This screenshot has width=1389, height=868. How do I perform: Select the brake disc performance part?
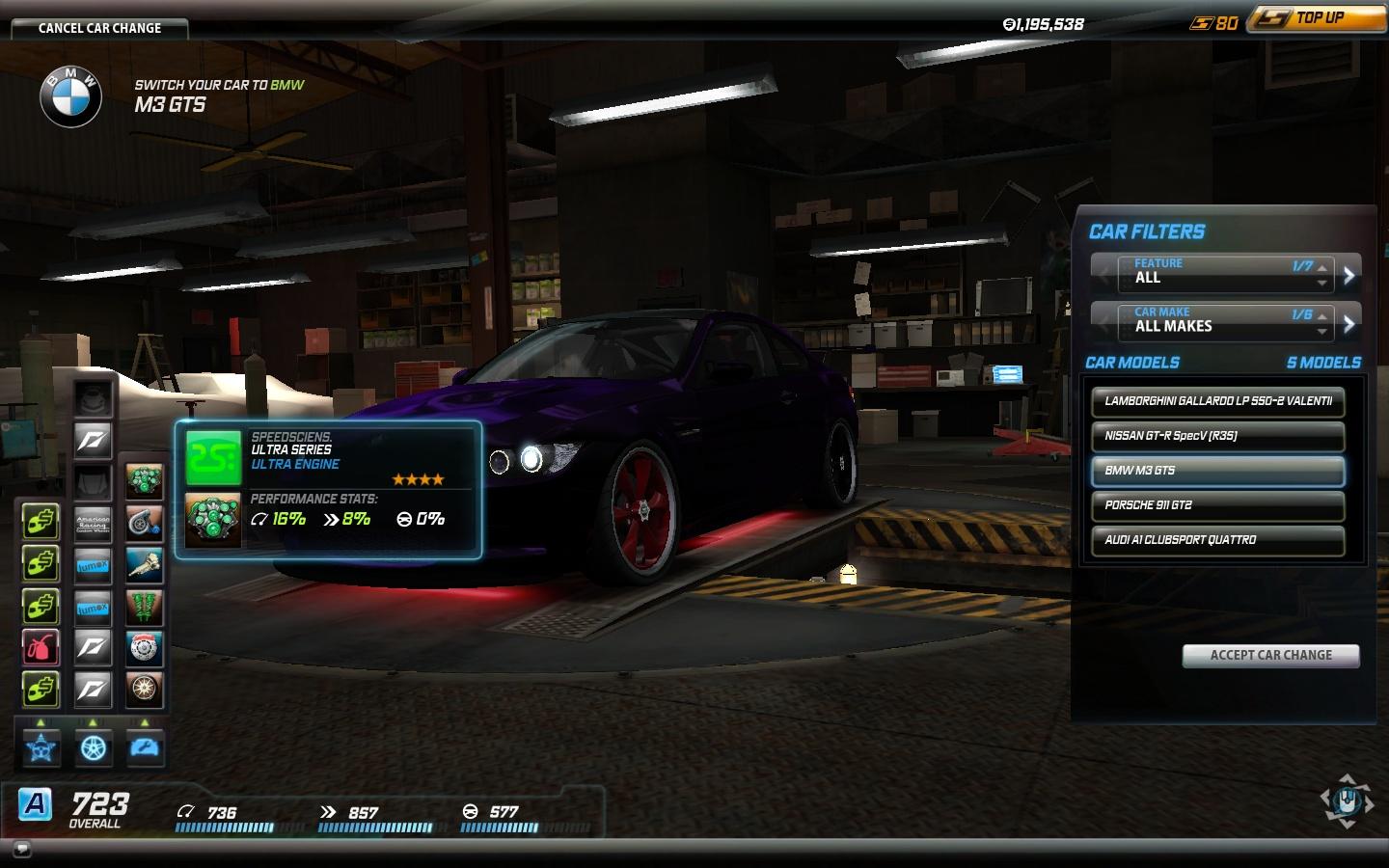(x=145, y=648)
